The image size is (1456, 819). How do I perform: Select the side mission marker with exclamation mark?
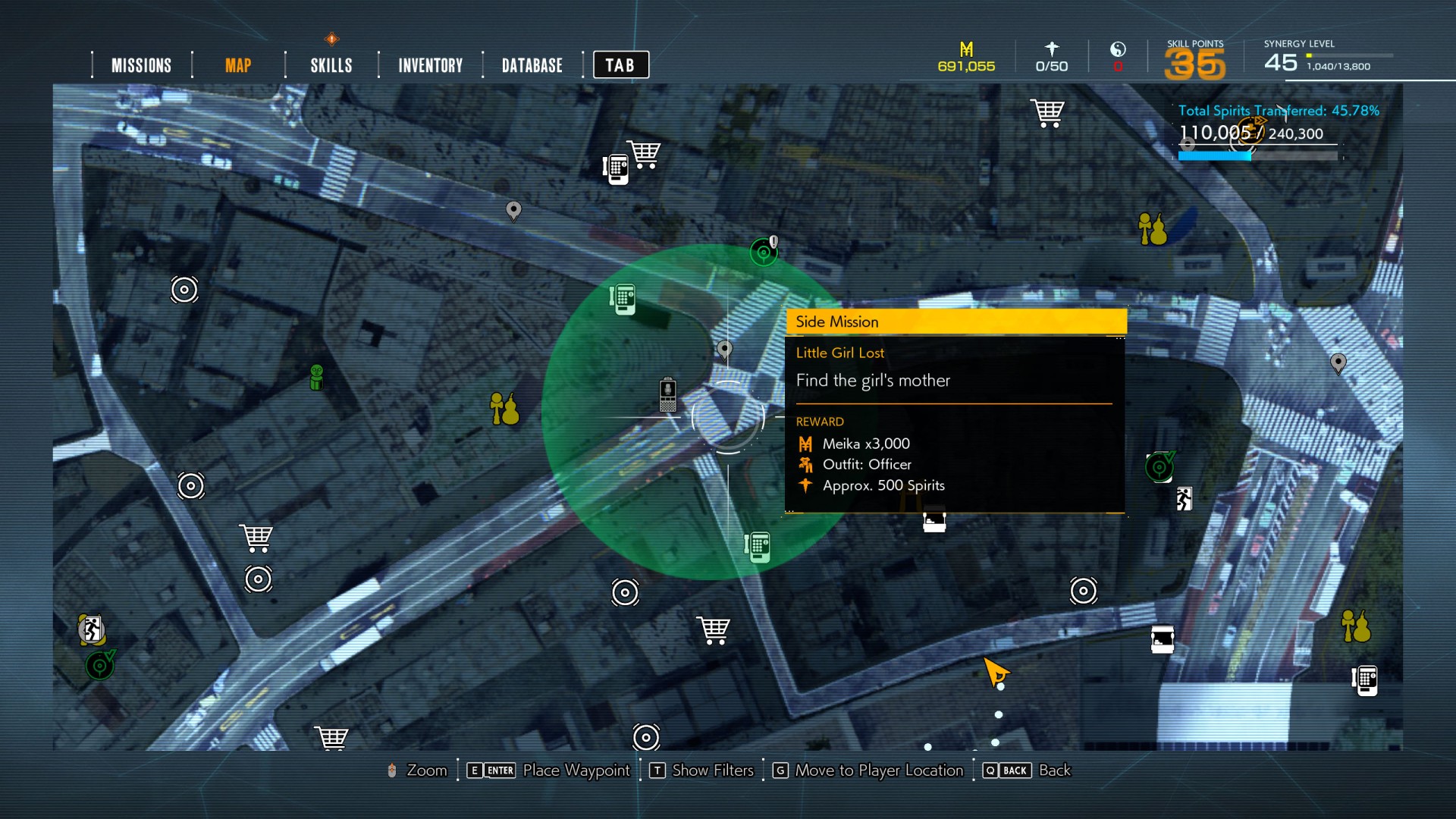point(764,252)
